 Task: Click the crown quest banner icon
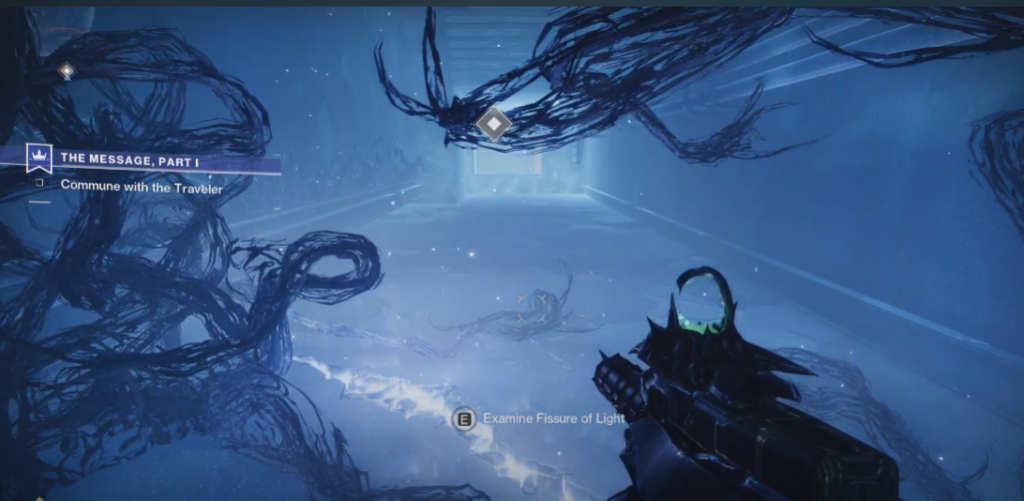pyautogui.click(x=39, y=158)
